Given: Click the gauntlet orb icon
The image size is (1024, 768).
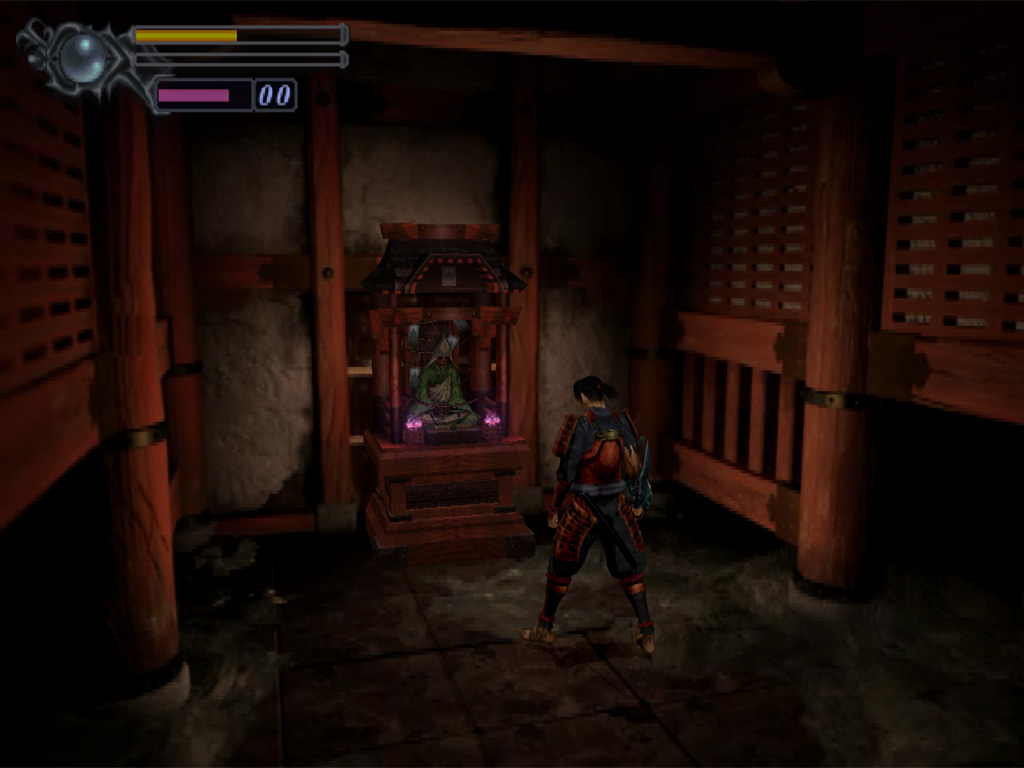Looking at the screenshot, I should 82,57.
